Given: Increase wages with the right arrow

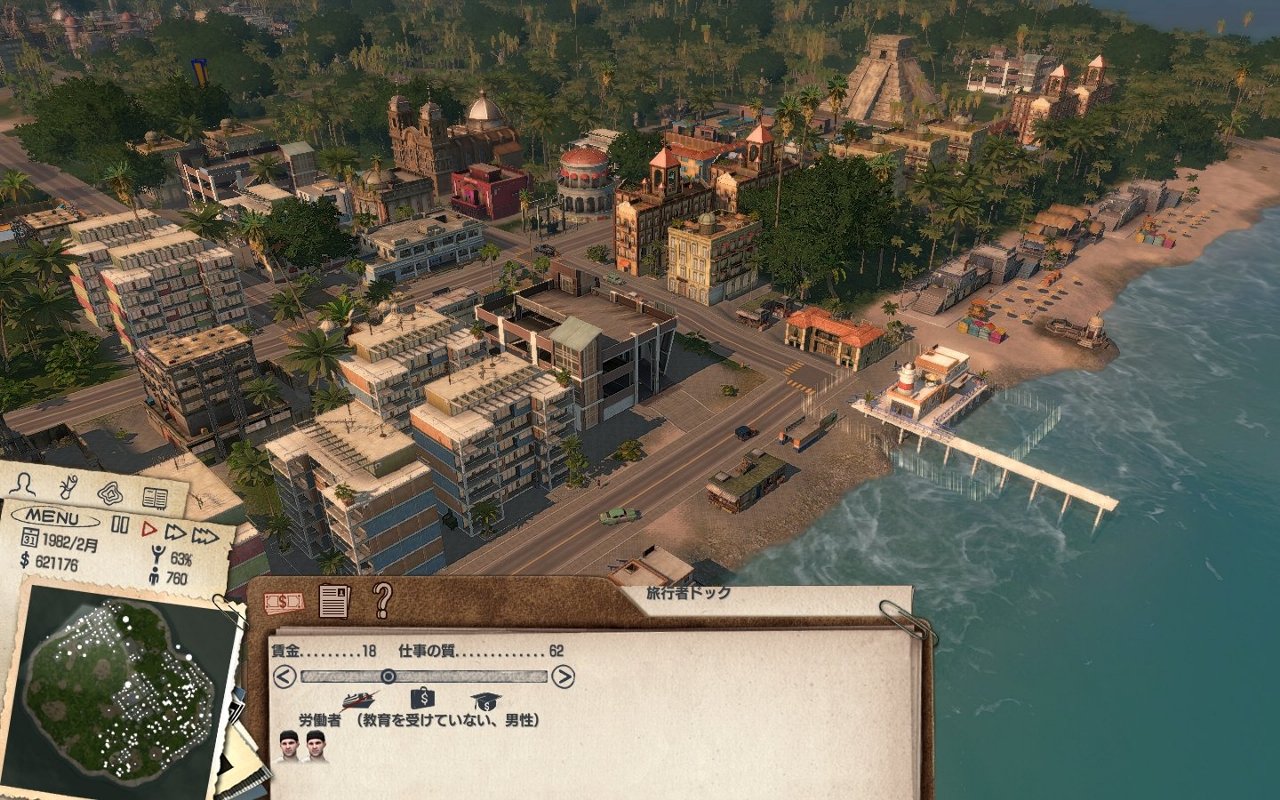Looking at the screenshot, I should [563, 677].
